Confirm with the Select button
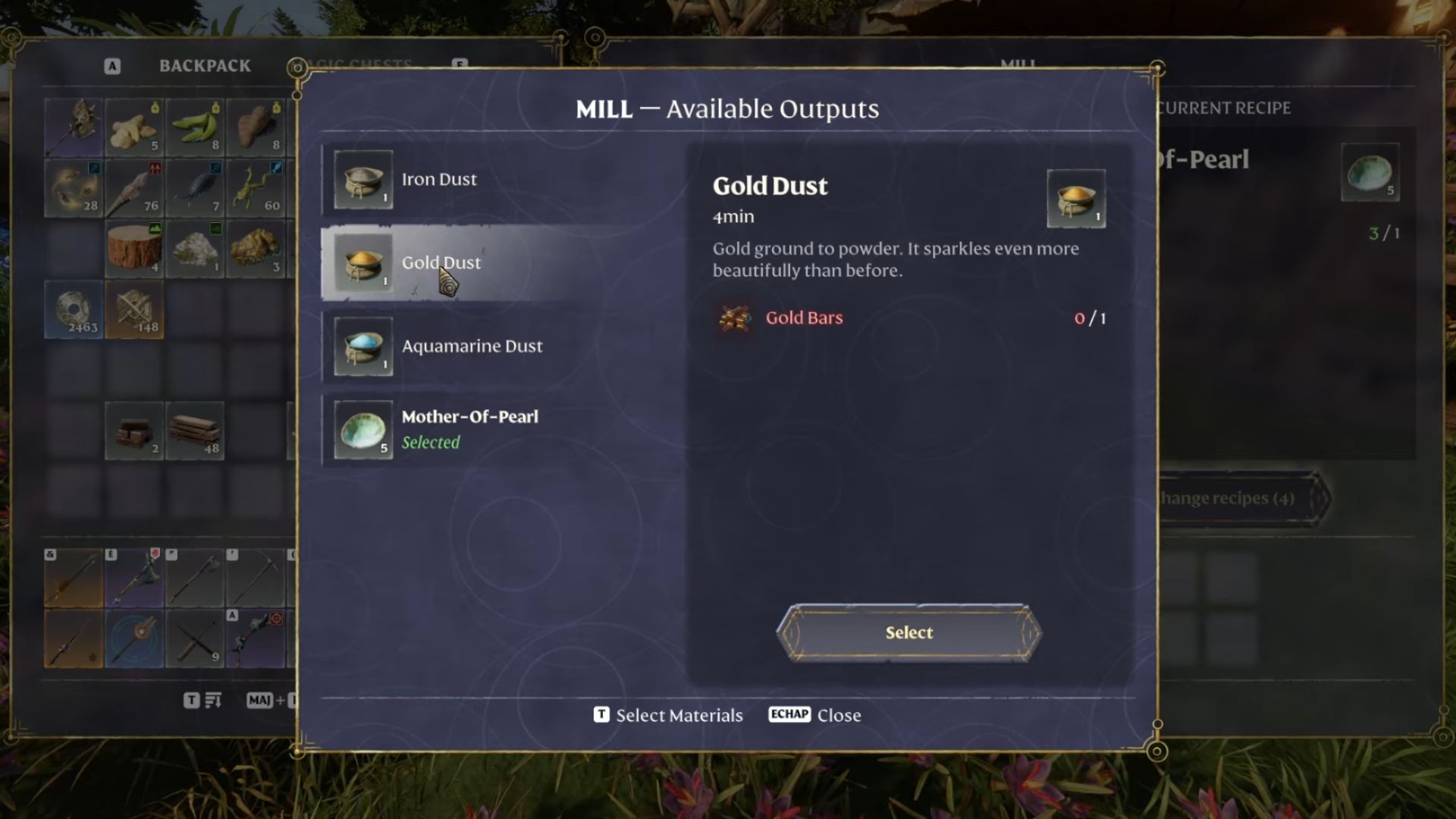Viewport: 1456px width, 819px height. point(908,632)
